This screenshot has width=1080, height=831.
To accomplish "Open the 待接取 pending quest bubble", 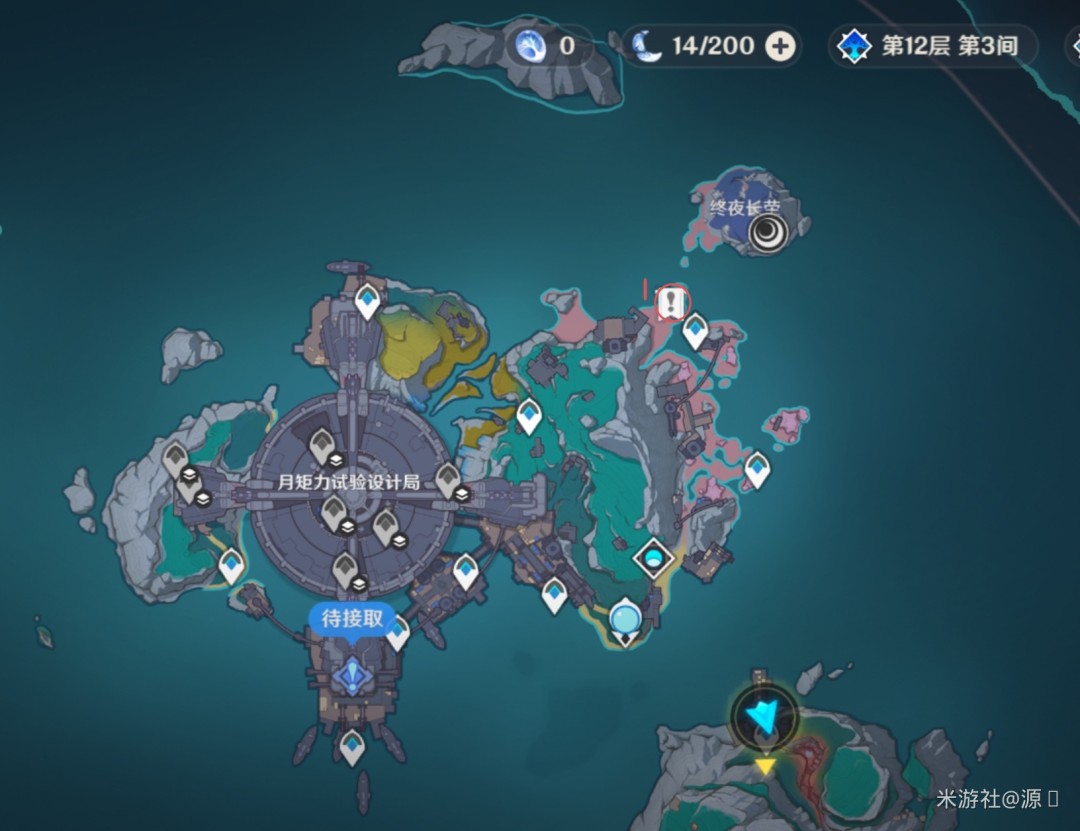I will point(351,619).
